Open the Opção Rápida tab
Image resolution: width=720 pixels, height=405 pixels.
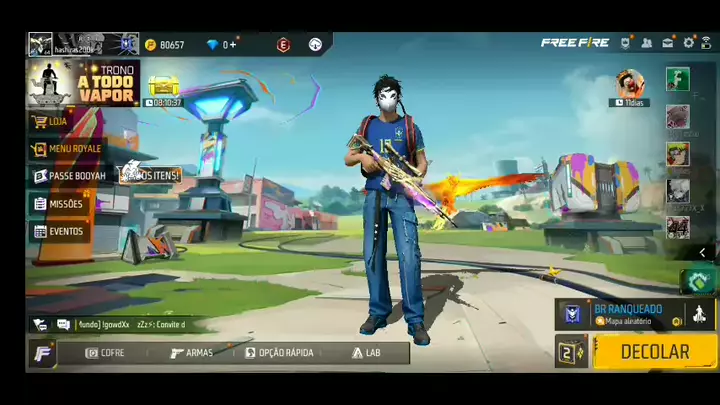point(280,353)
